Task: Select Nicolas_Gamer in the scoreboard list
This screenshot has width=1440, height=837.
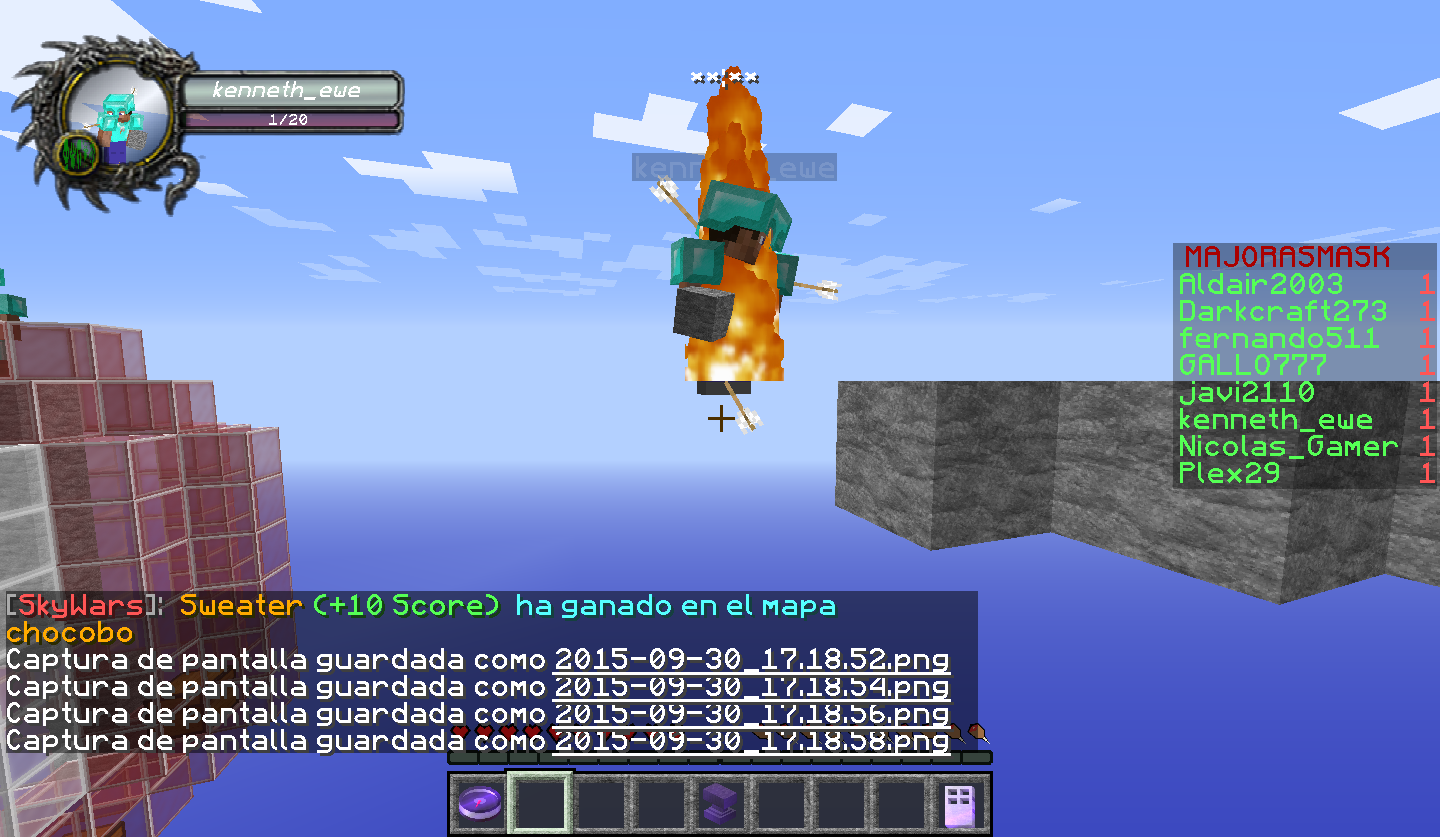Action: (1288, 446)
